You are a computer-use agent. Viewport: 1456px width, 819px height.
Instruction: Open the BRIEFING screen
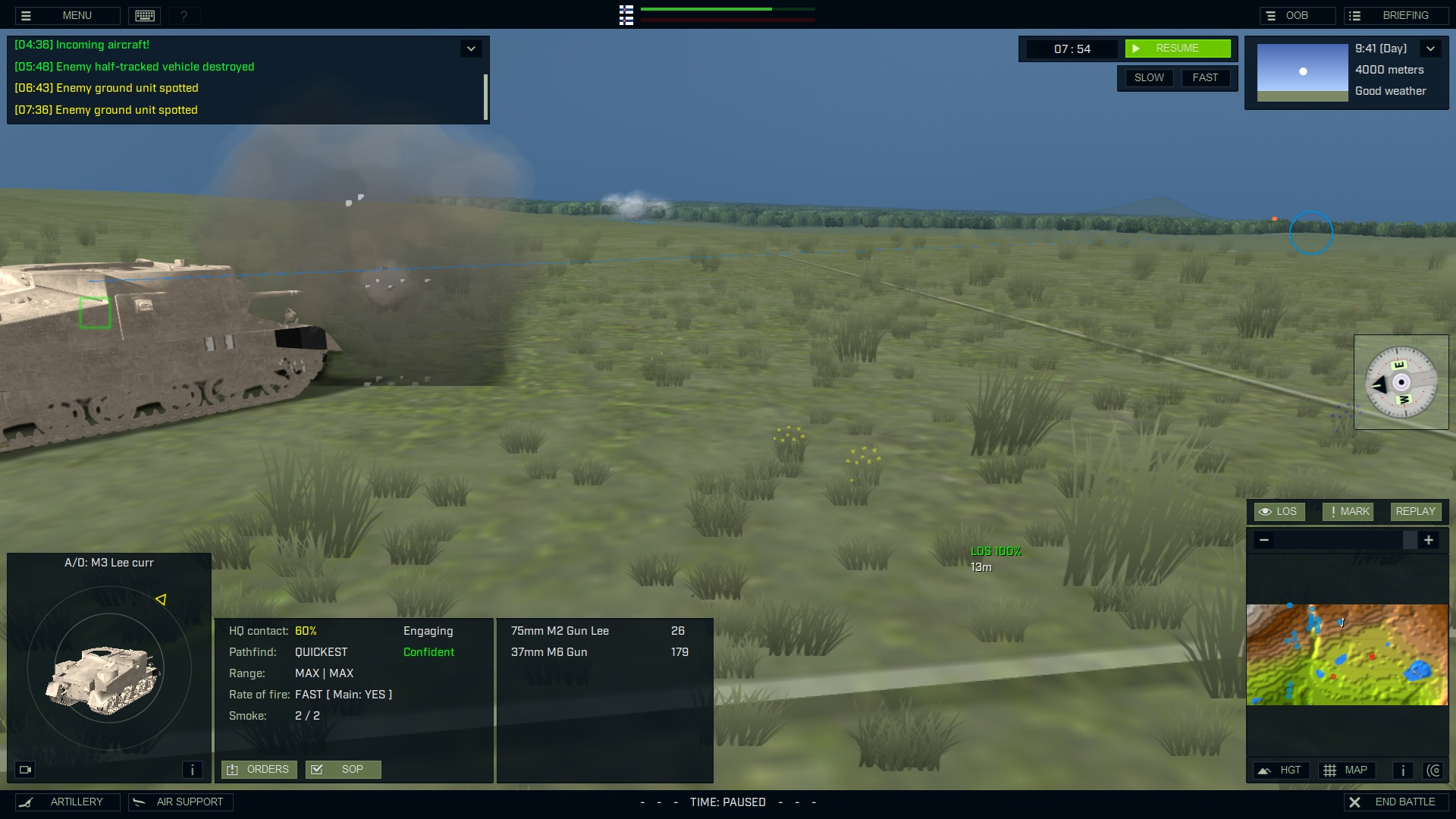[x=1397, y=15]
